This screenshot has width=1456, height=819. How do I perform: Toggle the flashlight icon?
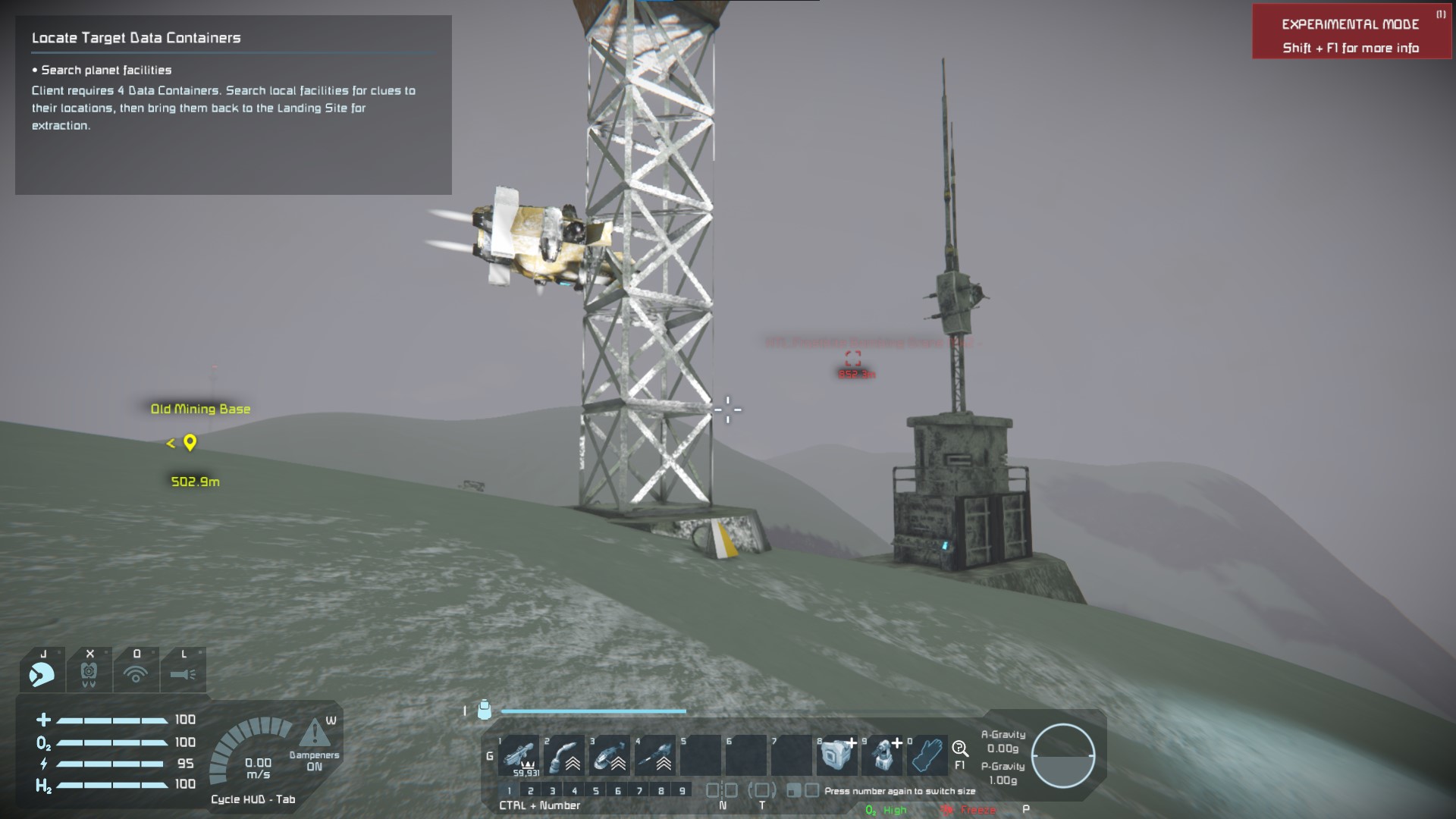click(184, 672)
